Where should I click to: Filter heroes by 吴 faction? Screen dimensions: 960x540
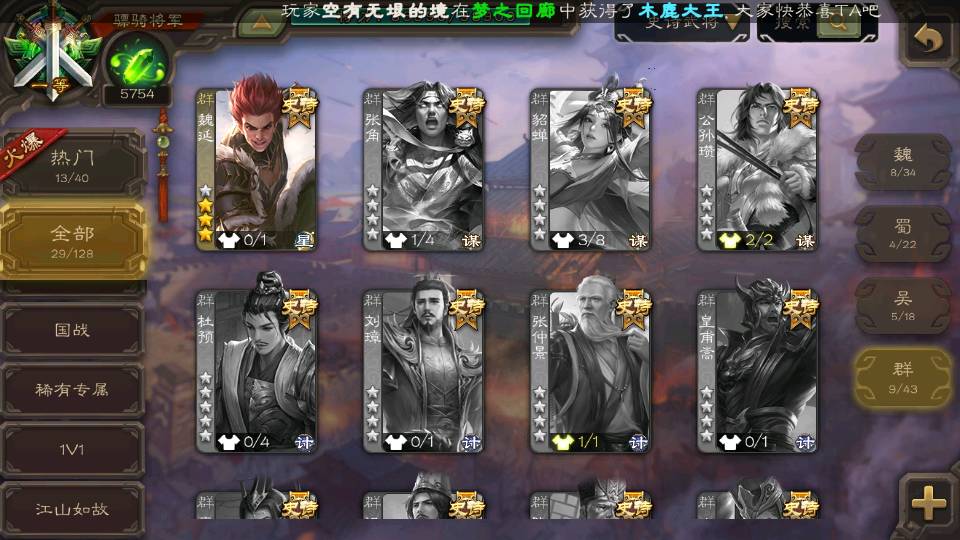pyautogui.click(x=903, y=305)
